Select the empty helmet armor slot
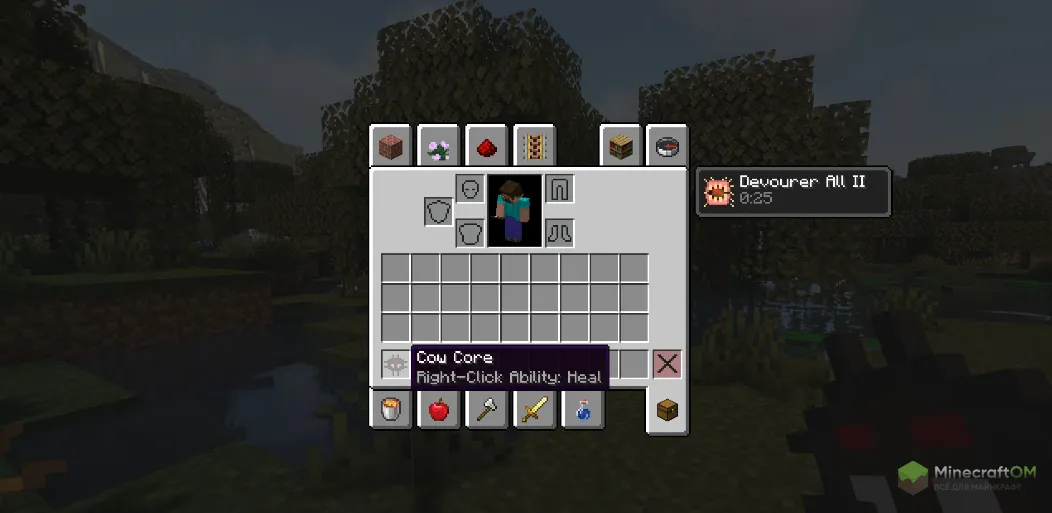 [x=470, y=188]
